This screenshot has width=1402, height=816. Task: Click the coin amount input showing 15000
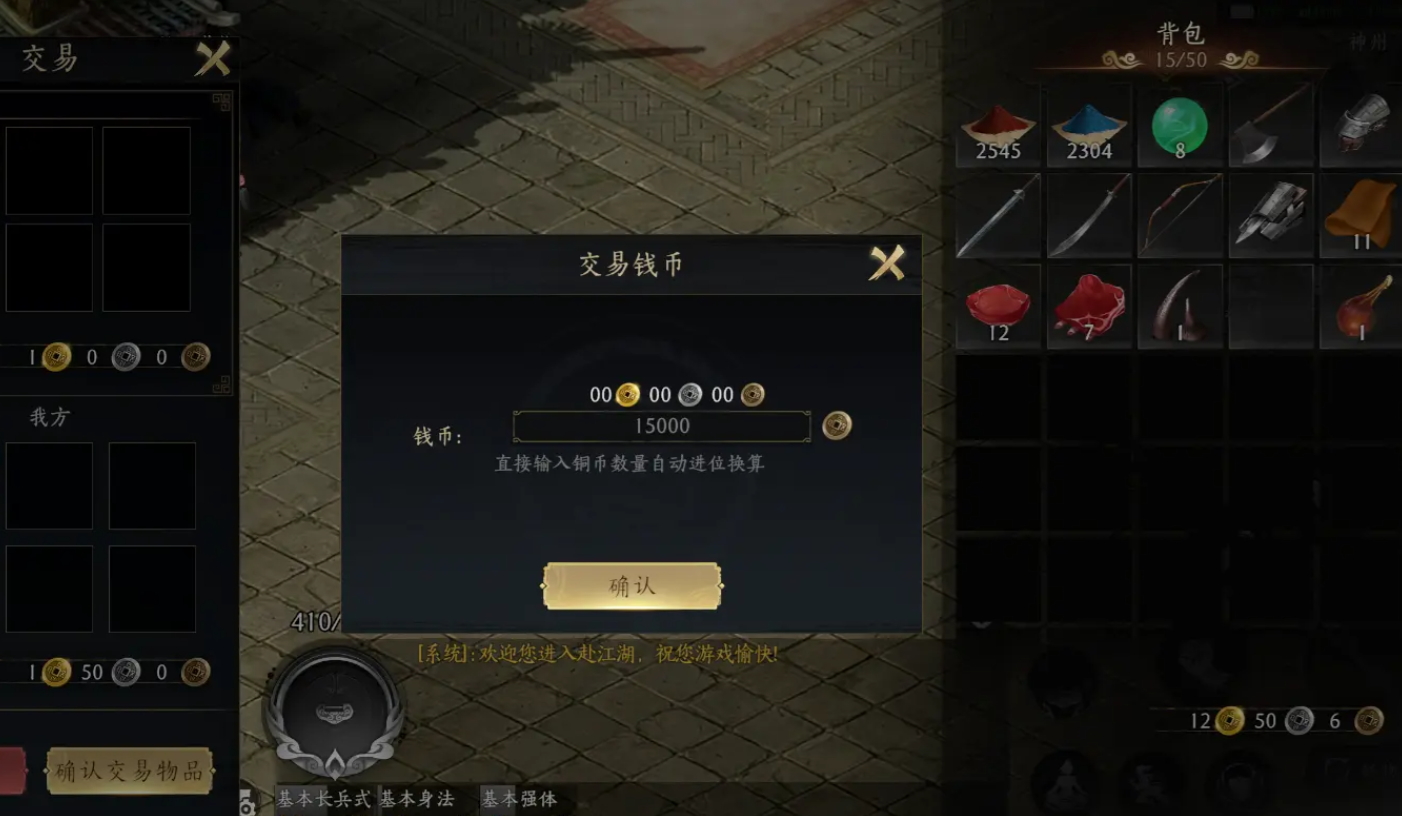tap(661, 426)
